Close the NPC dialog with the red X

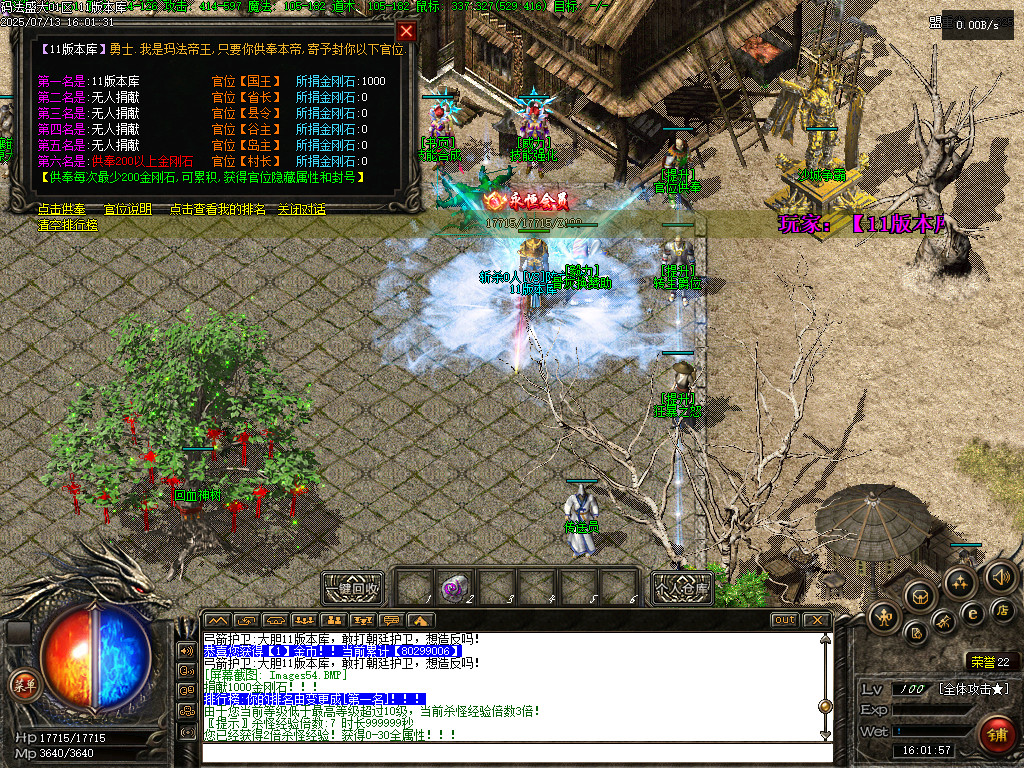[406, 31]
